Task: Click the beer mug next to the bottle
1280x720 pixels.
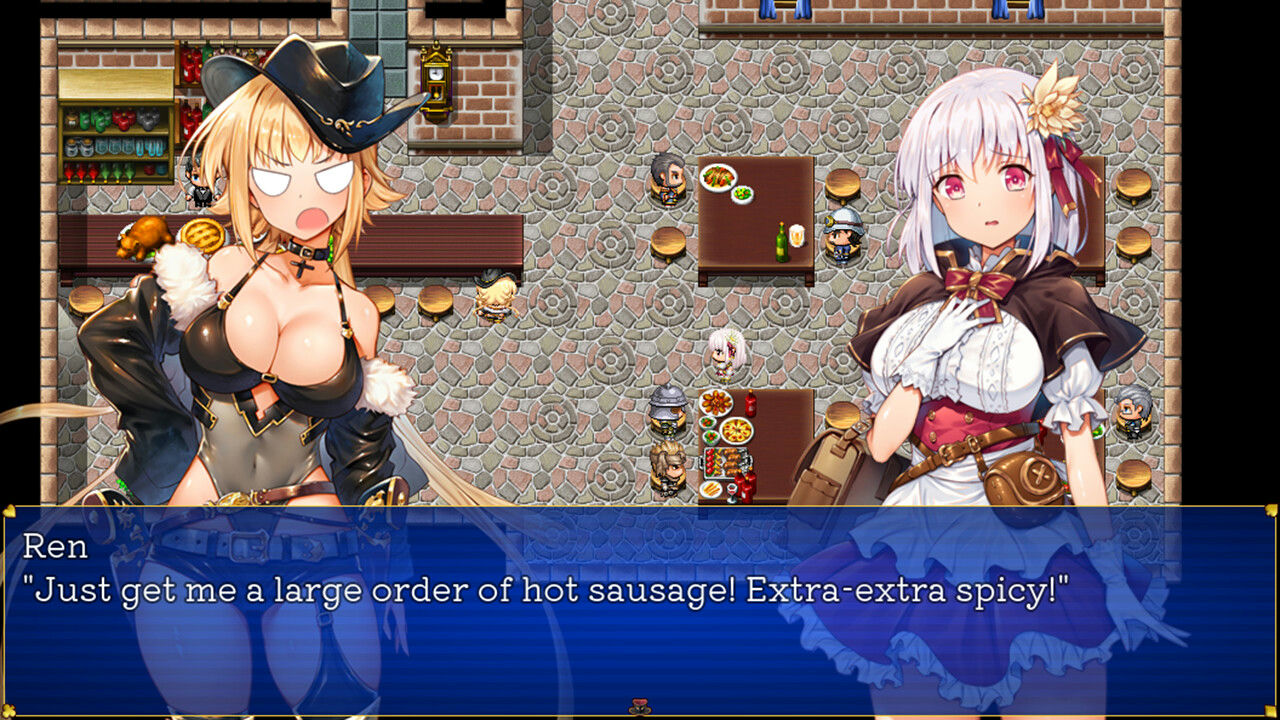Action: (x=797, y=235)
